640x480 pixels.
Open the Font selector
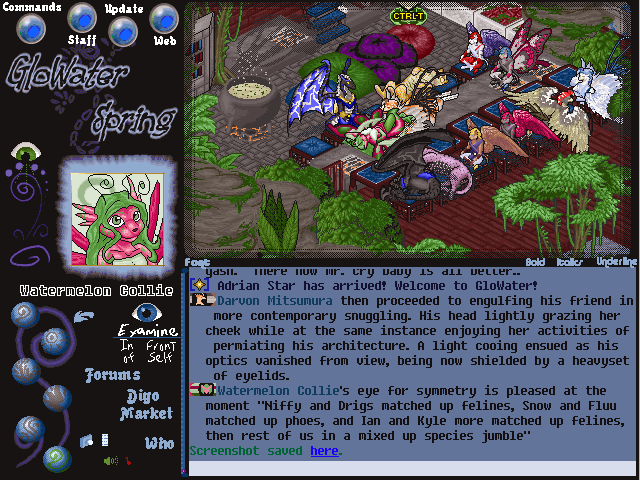click(x=197, y=262)
